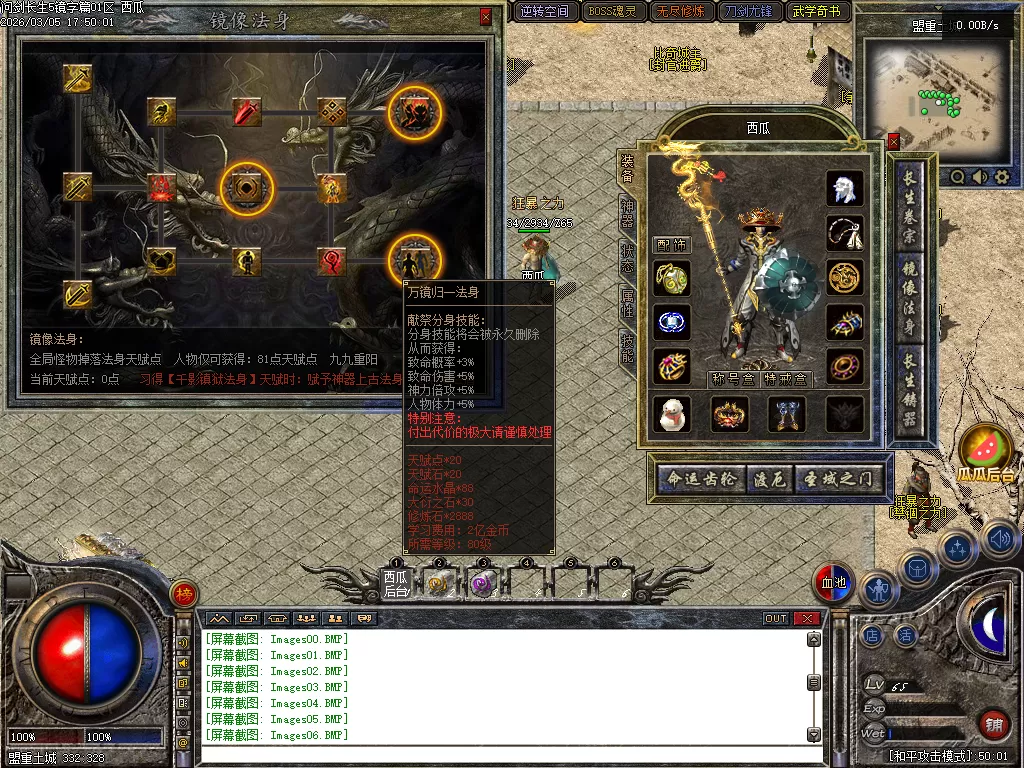Switch to the 神器 character tab
The image size is (1024, 768).
tap(627, 215)
